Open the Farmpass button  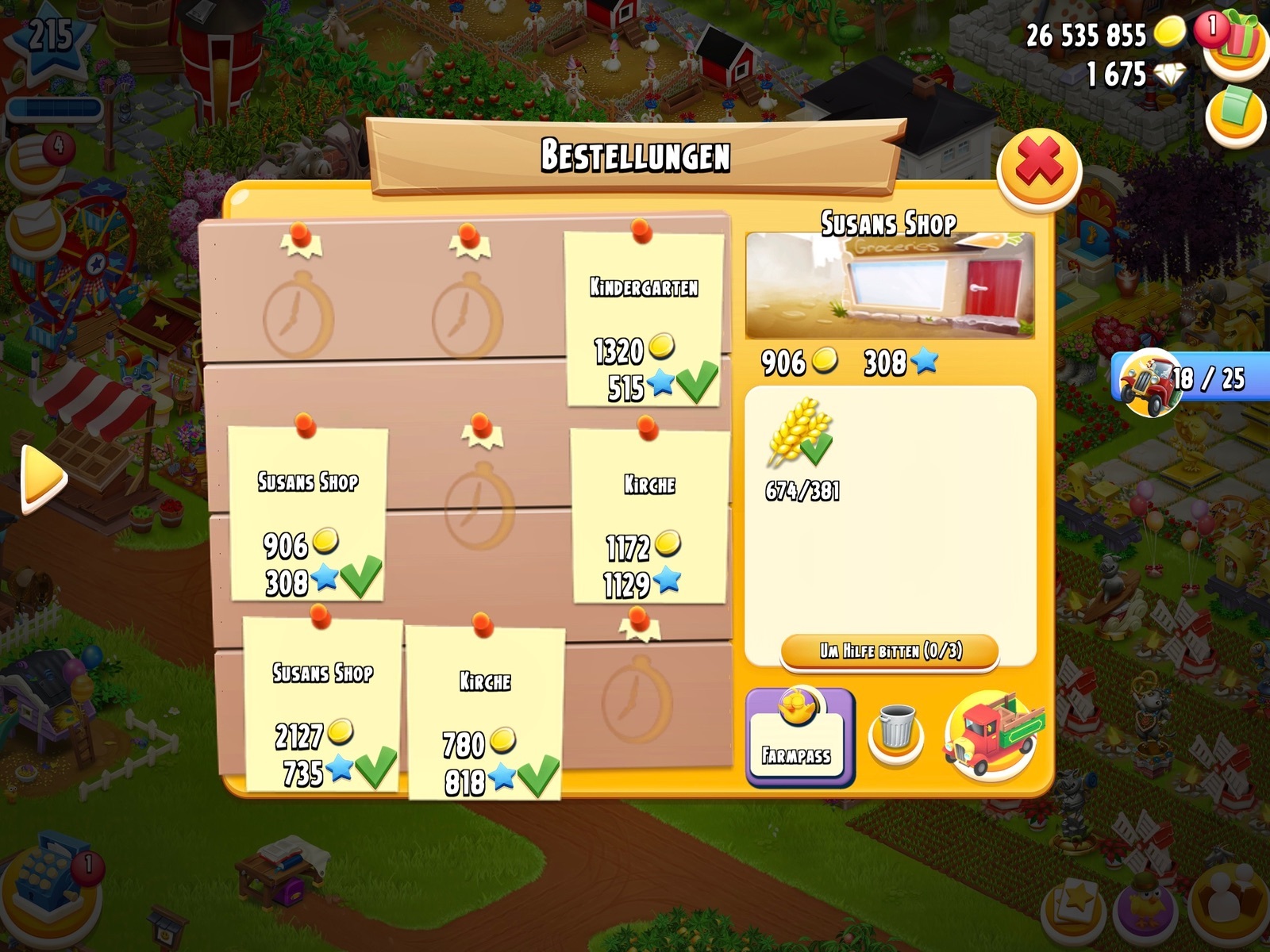[x=799, y=738]
